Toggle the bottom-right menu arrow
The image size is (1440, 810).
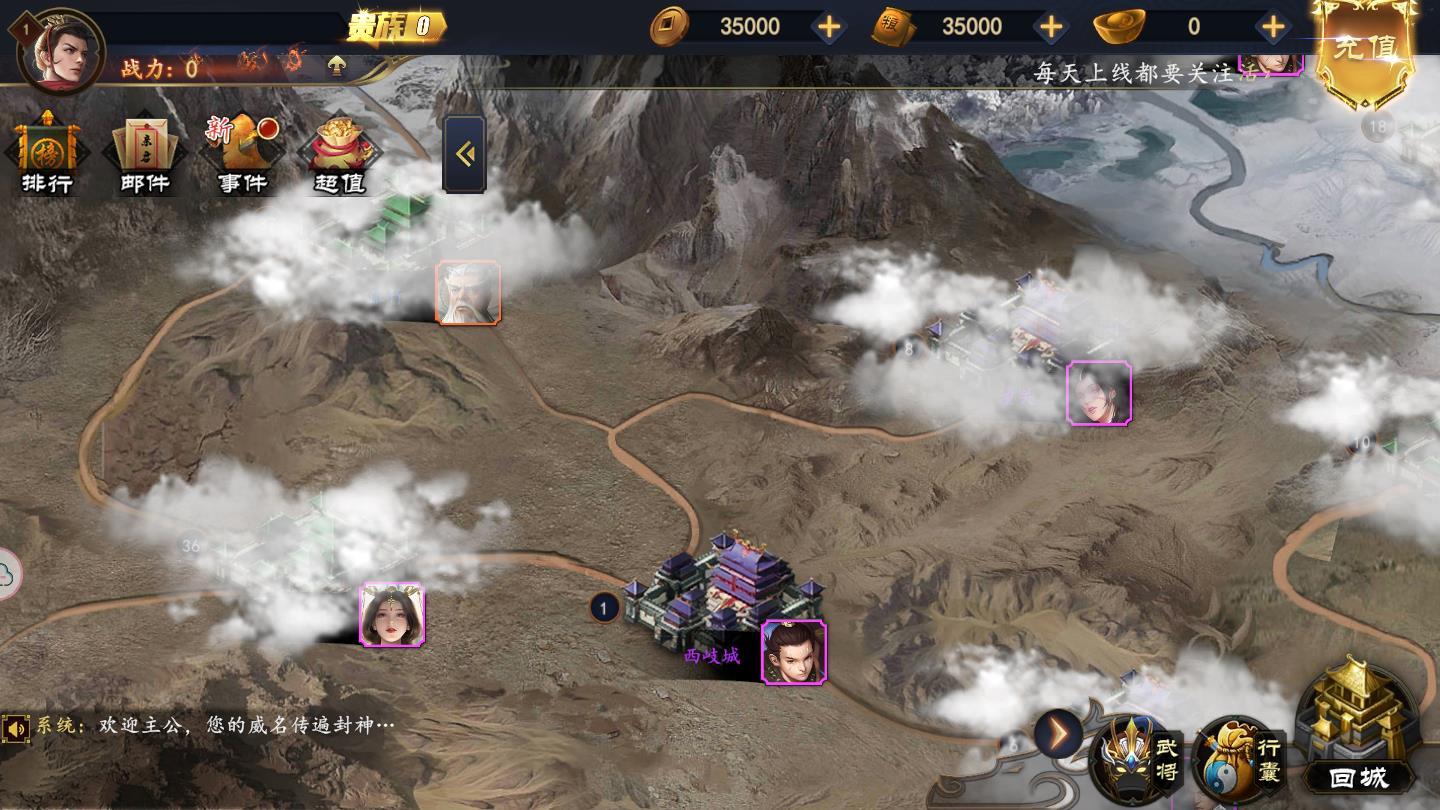point(1057,735)
